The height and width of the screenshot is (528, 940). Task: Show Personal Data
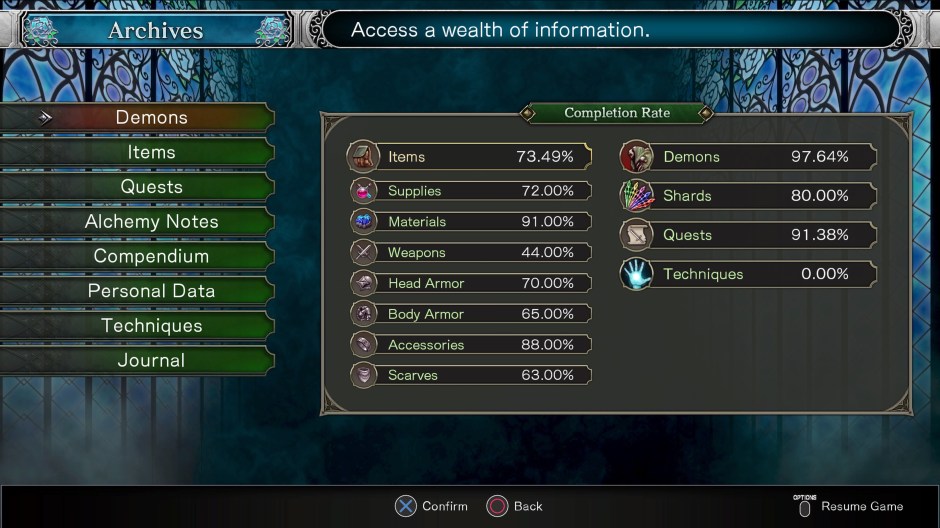(151, 291)
